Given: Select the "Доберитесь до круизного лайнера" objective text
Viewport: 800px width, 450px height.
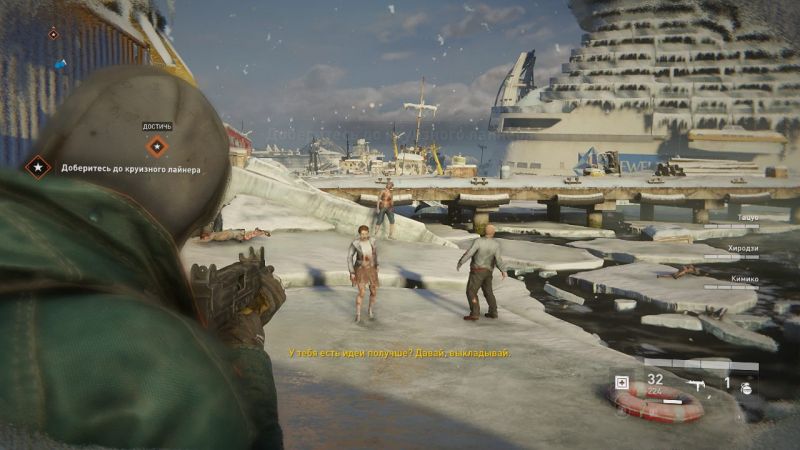Looking at the screenshot, I should pos(130,169).
